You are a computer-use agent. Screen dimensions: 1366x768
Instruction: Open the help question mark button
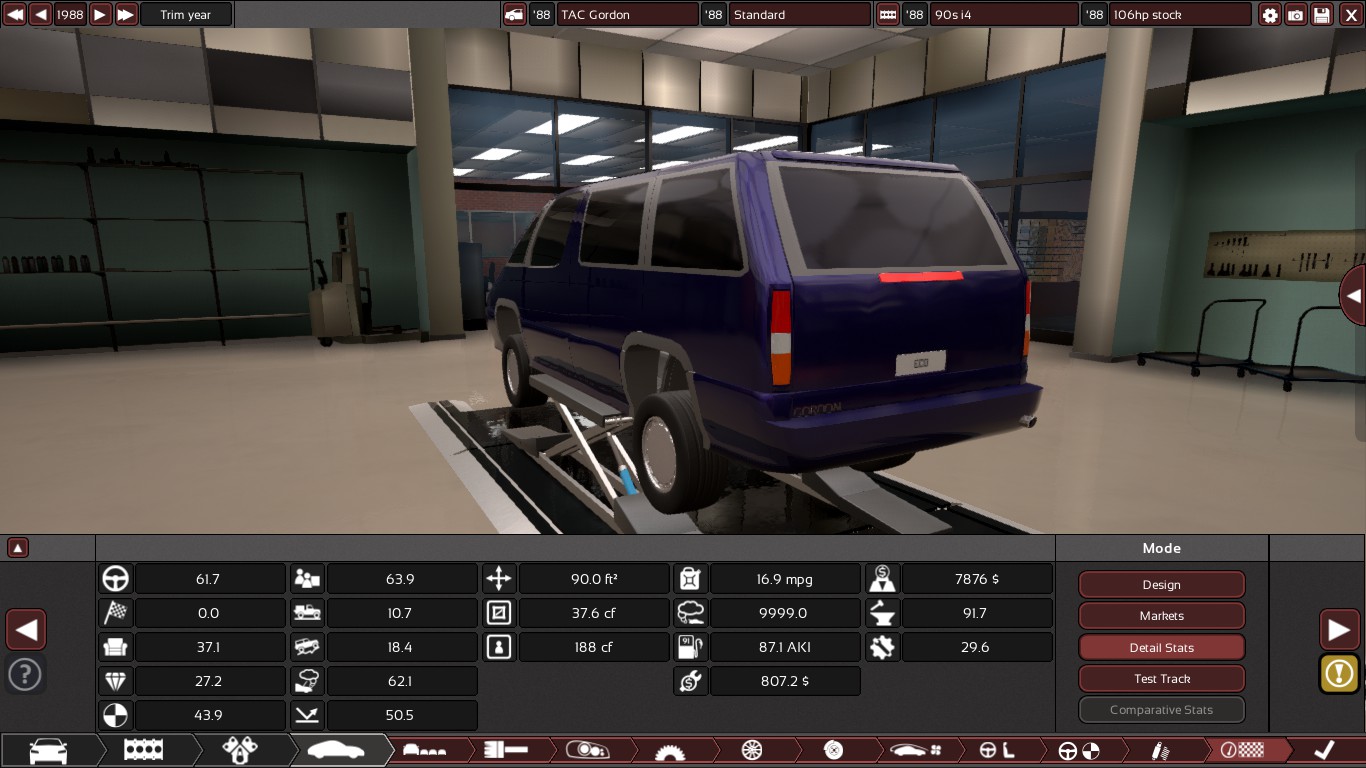click(x=25, y=674)
